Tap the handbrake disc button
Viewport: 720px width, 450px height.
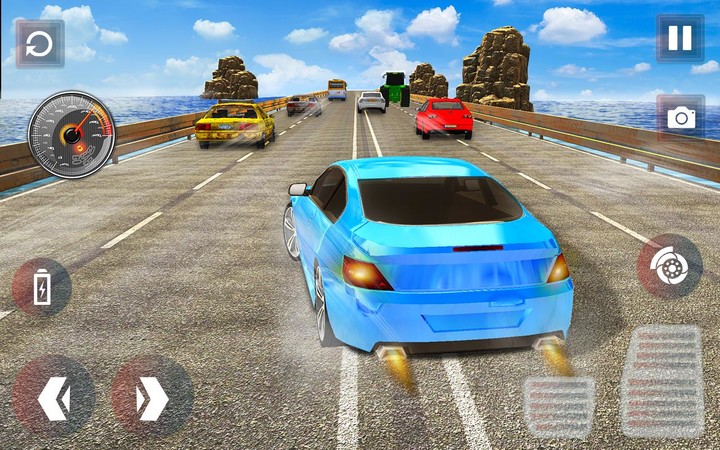[x=669, y=266]
